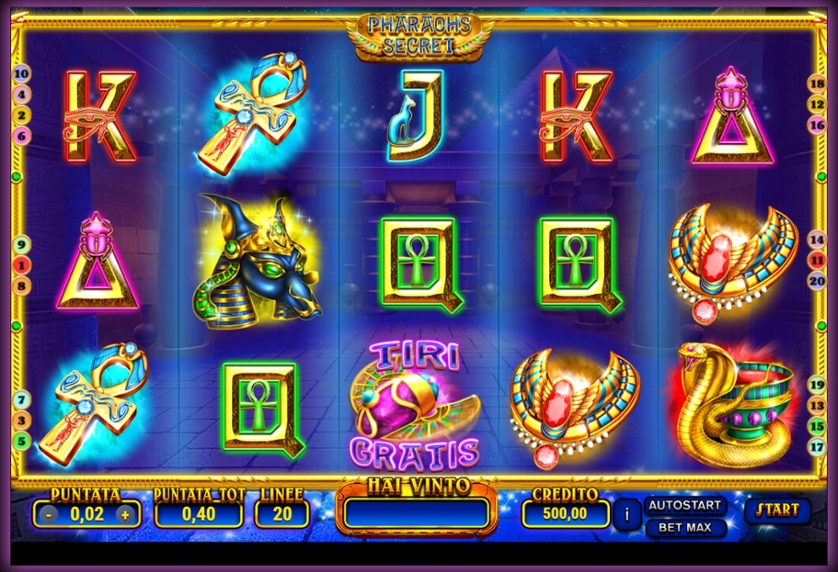Select payline marker 10
838x572 pixels.
tap(22, 74)
